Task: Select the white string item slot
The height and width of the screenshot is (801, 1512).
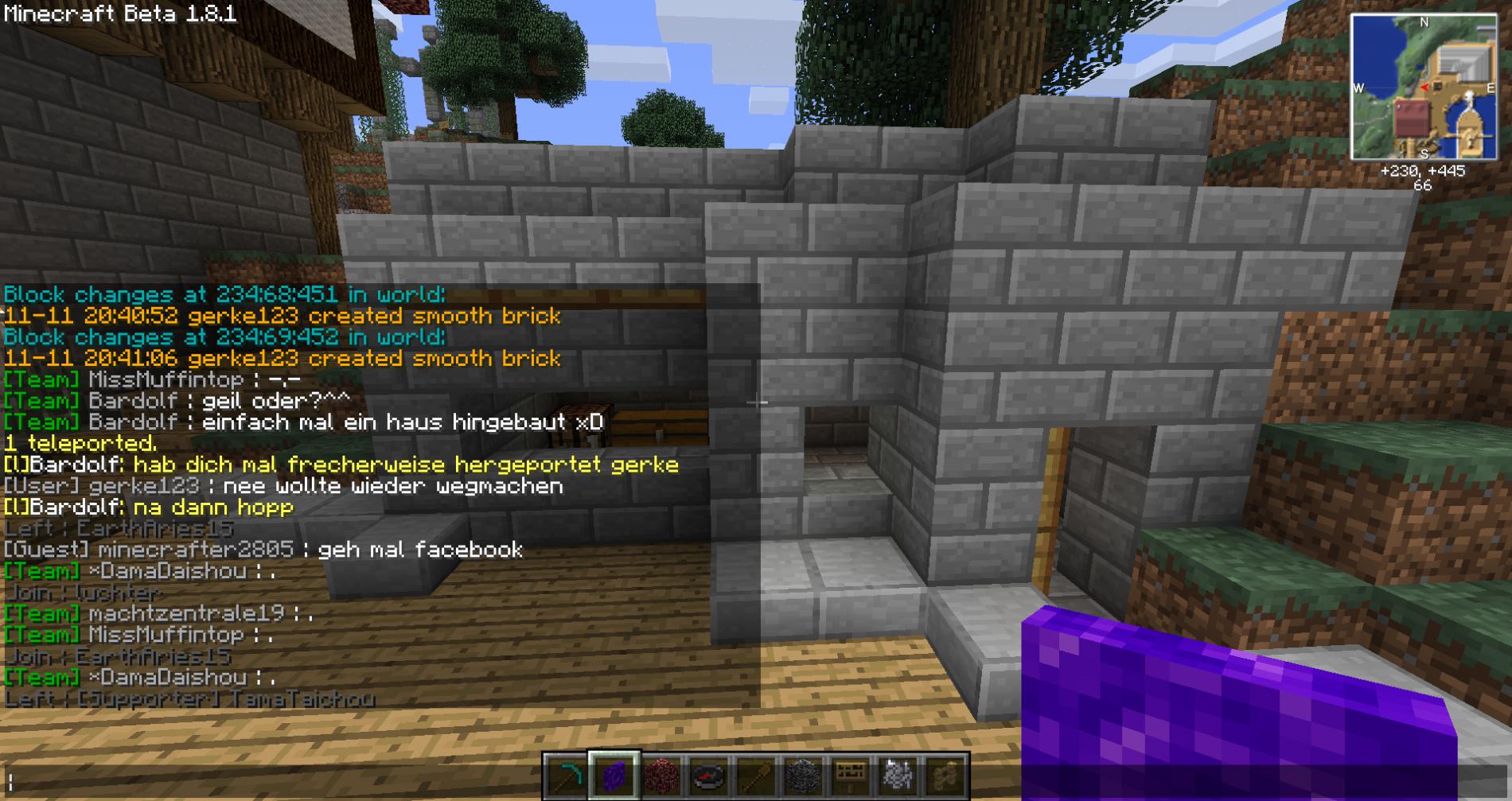Action: (898, 776)
